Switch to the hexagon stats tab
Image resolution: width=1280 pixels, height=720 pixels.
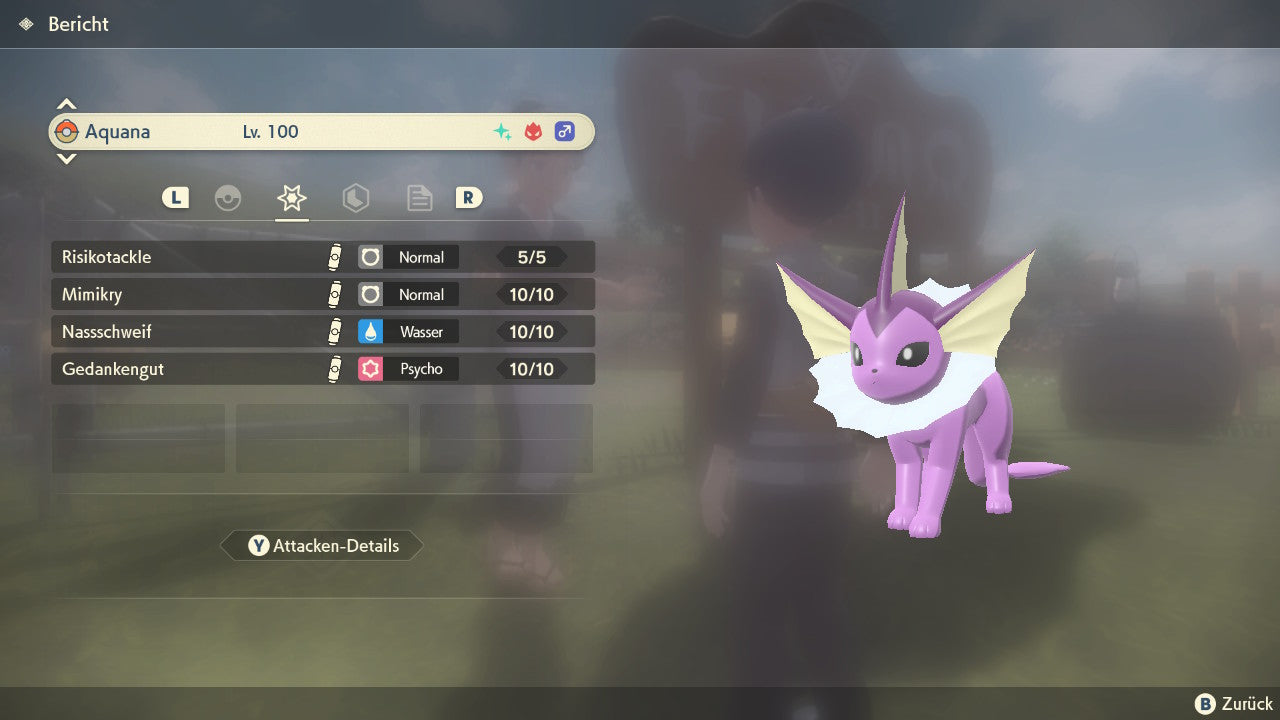355,198
